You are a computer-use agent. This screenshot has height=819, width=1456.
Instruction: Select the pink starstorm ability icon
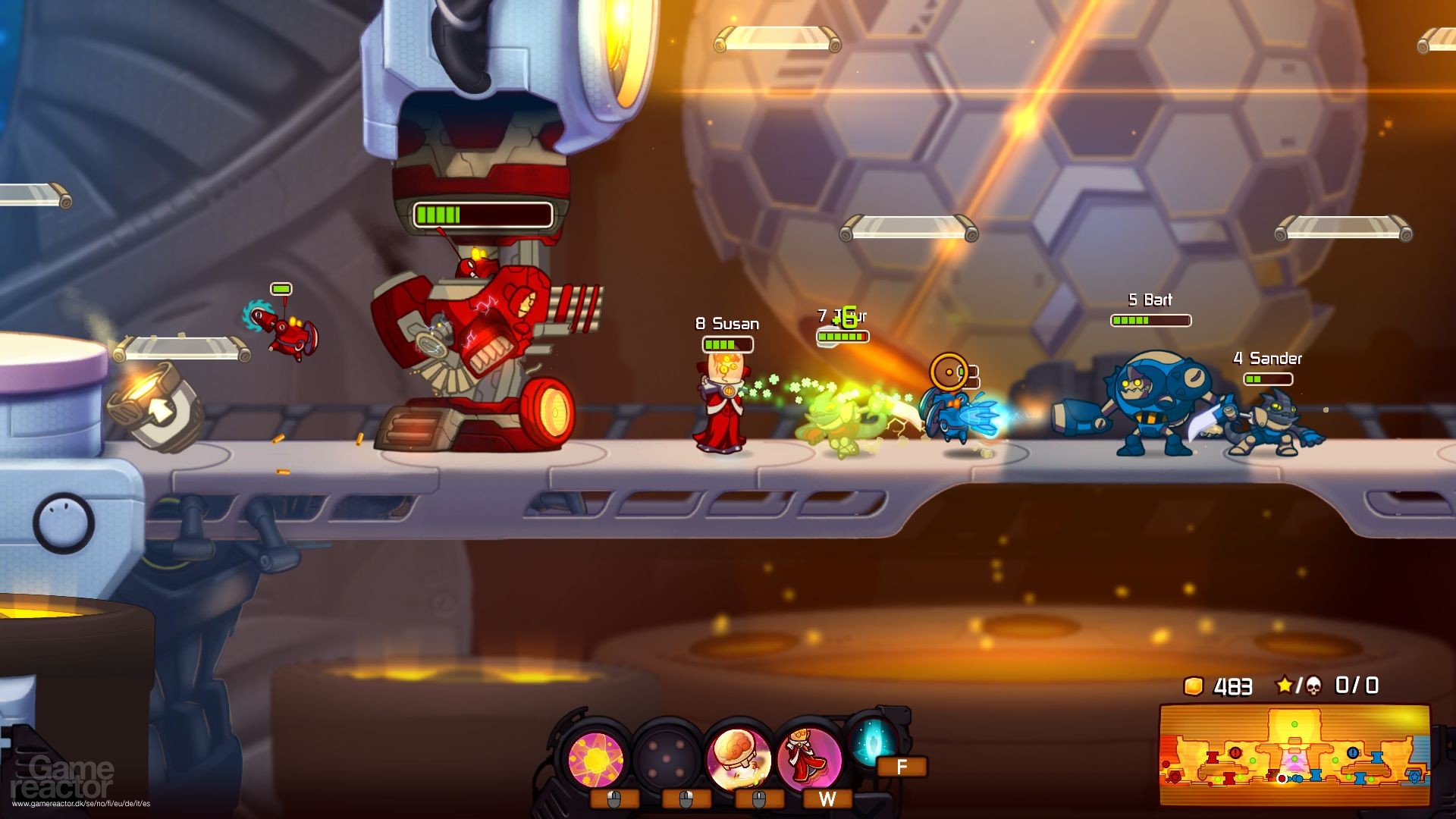point(595,758)
